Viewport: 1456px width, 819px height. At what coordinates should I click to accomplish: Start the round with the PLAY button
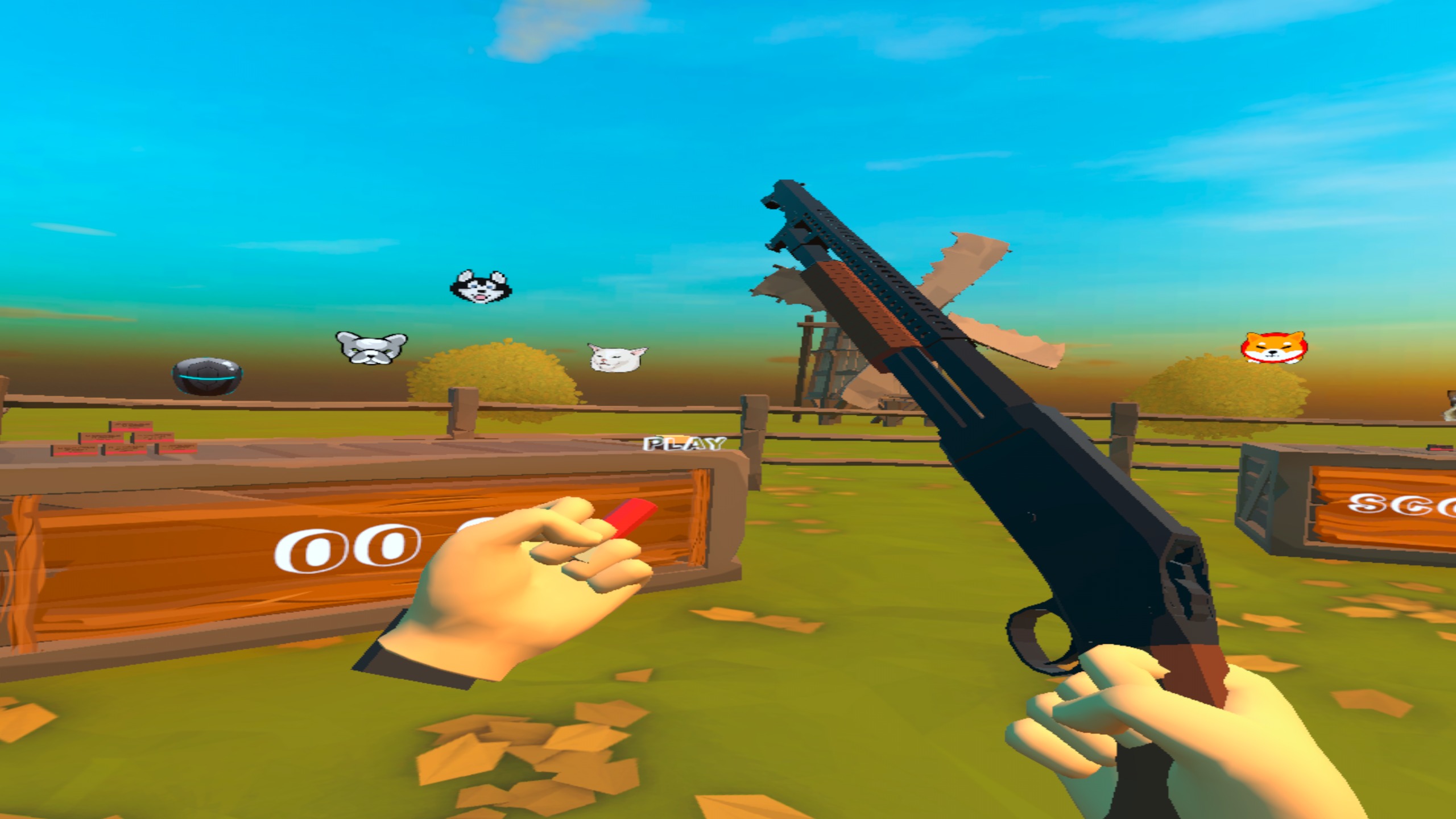tap(684, 444)
